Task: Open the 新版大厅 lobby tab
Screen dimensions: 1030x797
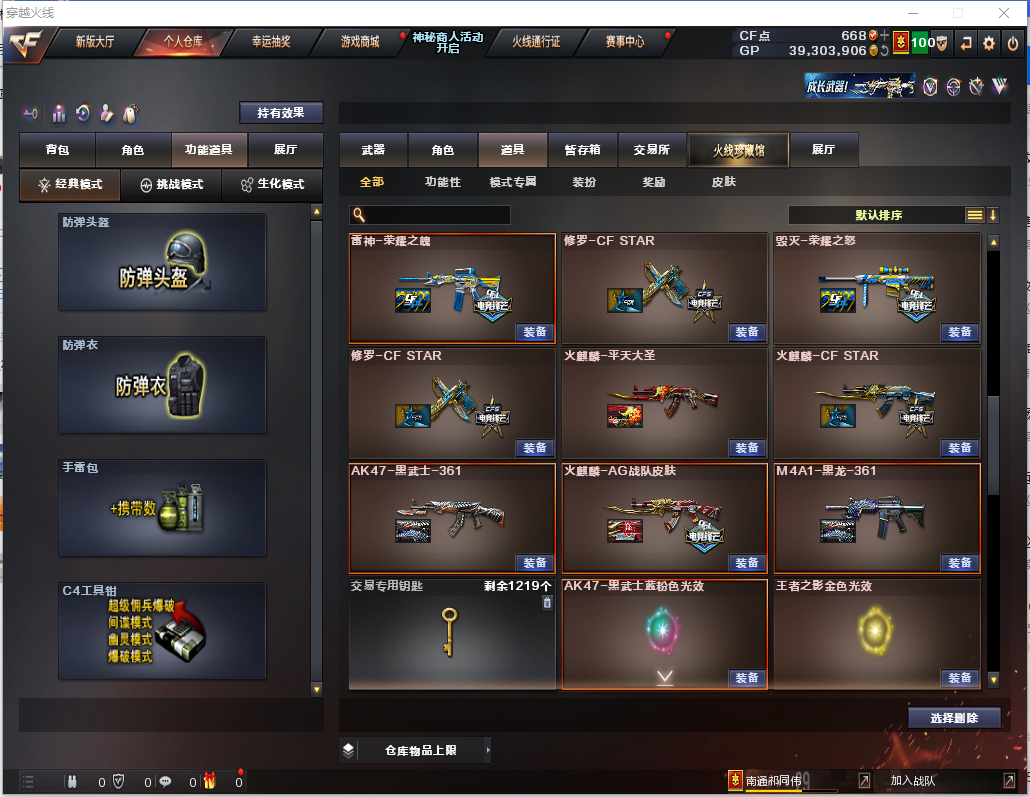Action: coord(96,42)
